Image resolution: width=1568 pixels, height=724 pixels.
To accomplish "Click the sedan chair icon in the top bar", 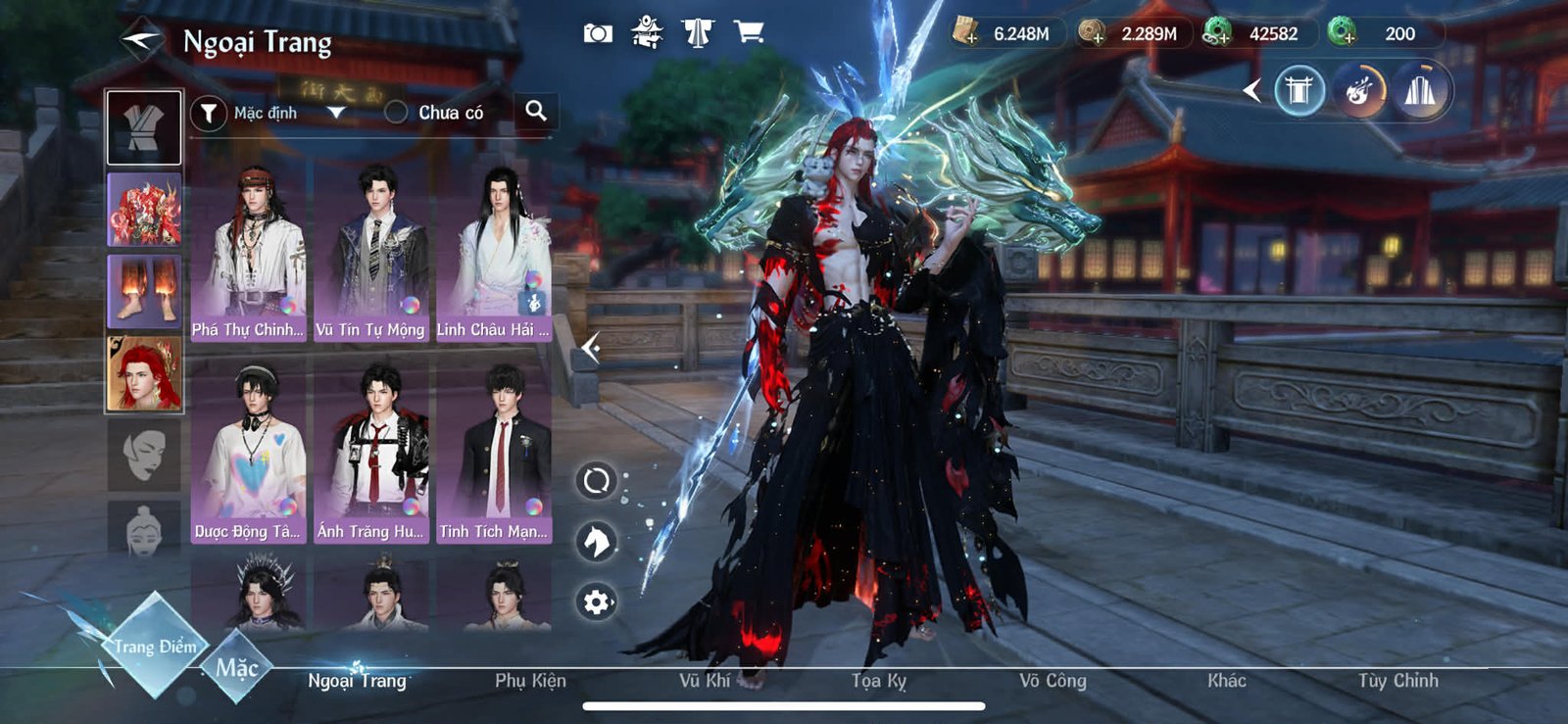I will tap(647, 31).
